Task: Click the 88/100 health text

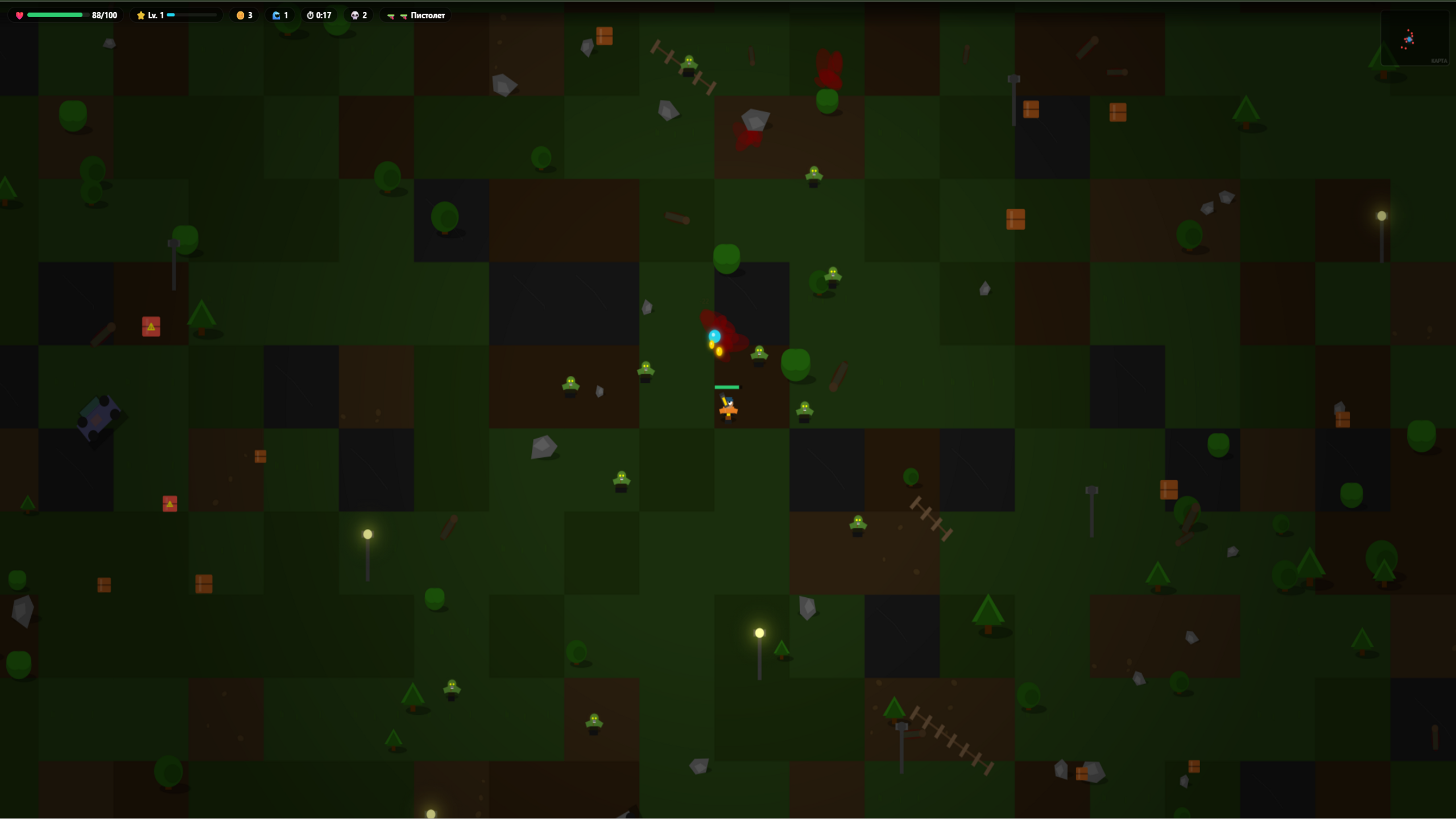Action: coord(105,15)
